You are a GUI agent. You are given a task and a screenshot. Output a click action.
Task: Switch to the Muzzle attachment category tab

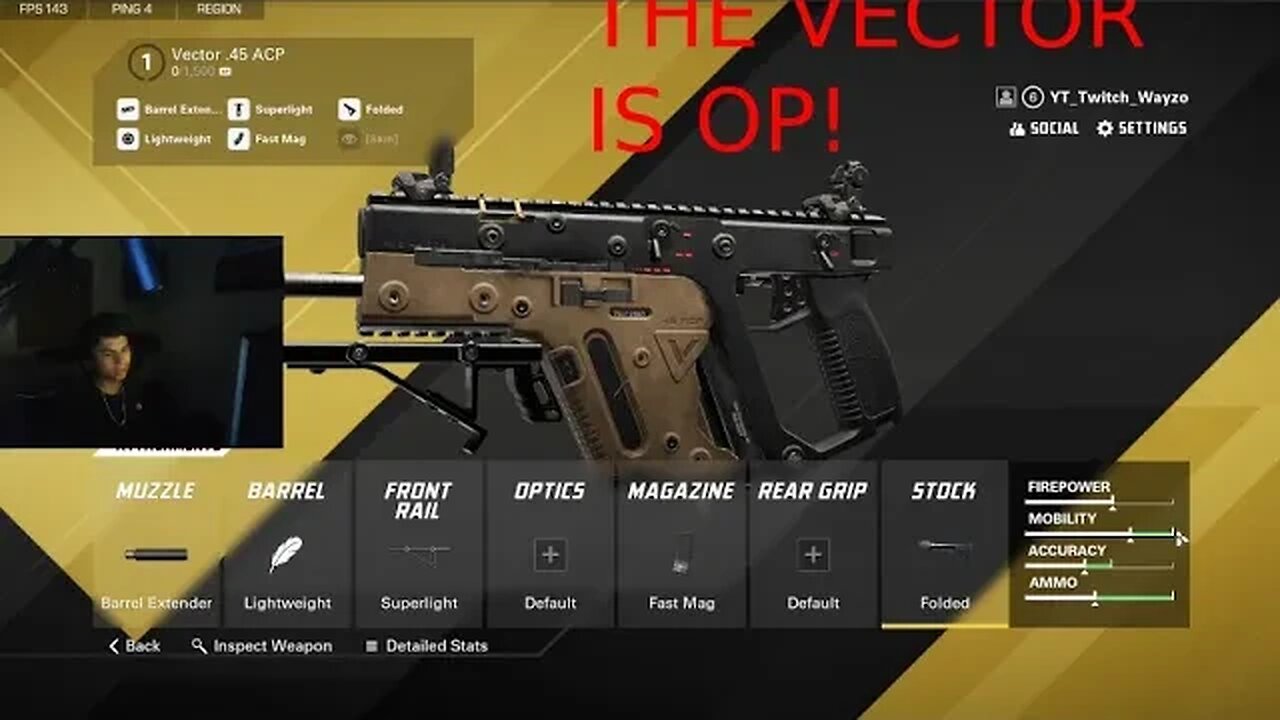click(x=154, y=491)
